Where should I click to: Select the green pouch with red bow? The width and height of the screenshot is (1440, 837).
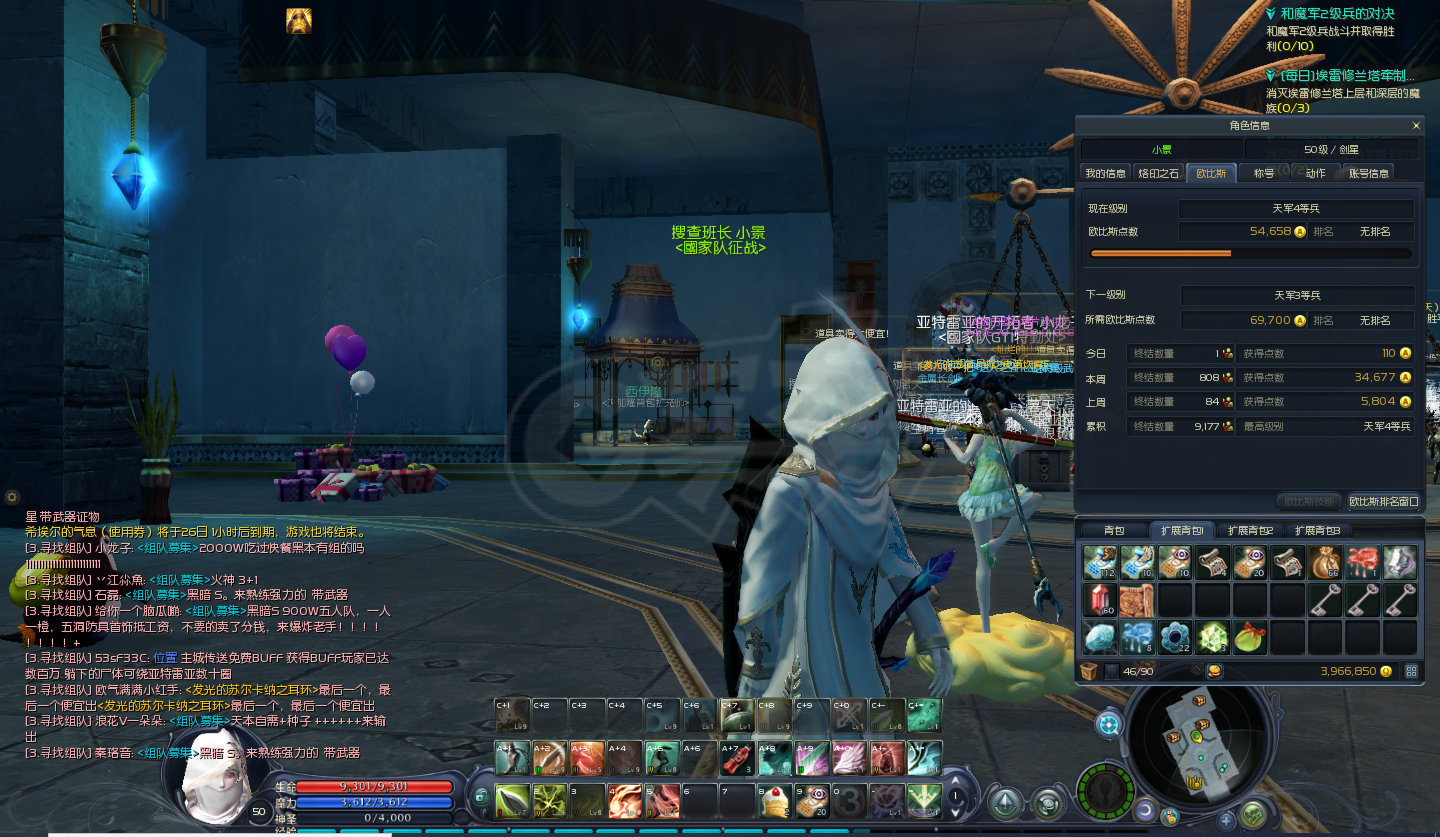pyautogui.click(x=1249, y=637)
